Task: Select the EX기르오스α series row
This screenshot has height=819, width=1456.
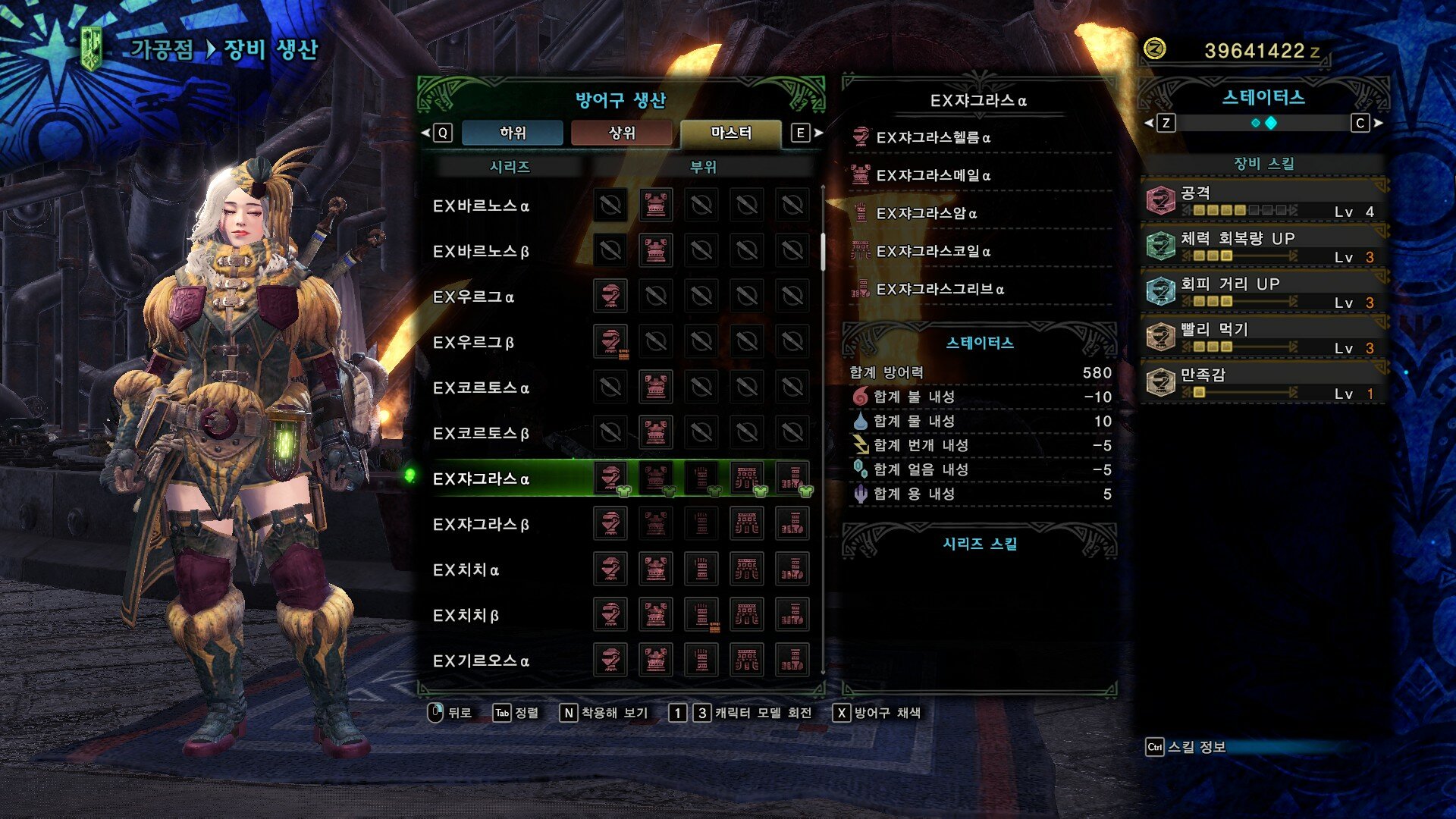Action: coord(481,661)
